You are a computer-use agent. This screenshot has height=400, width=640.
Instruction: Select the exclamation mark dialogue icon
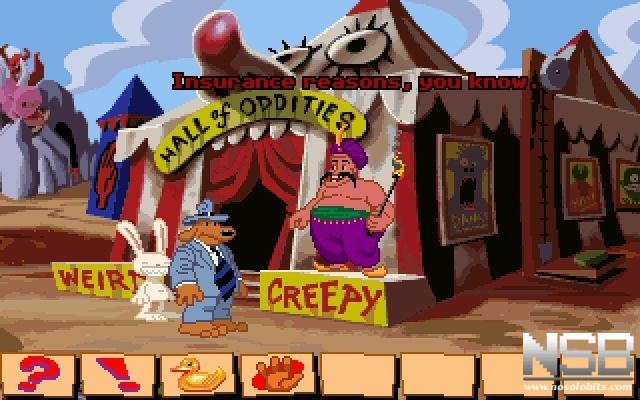[120, 374]
